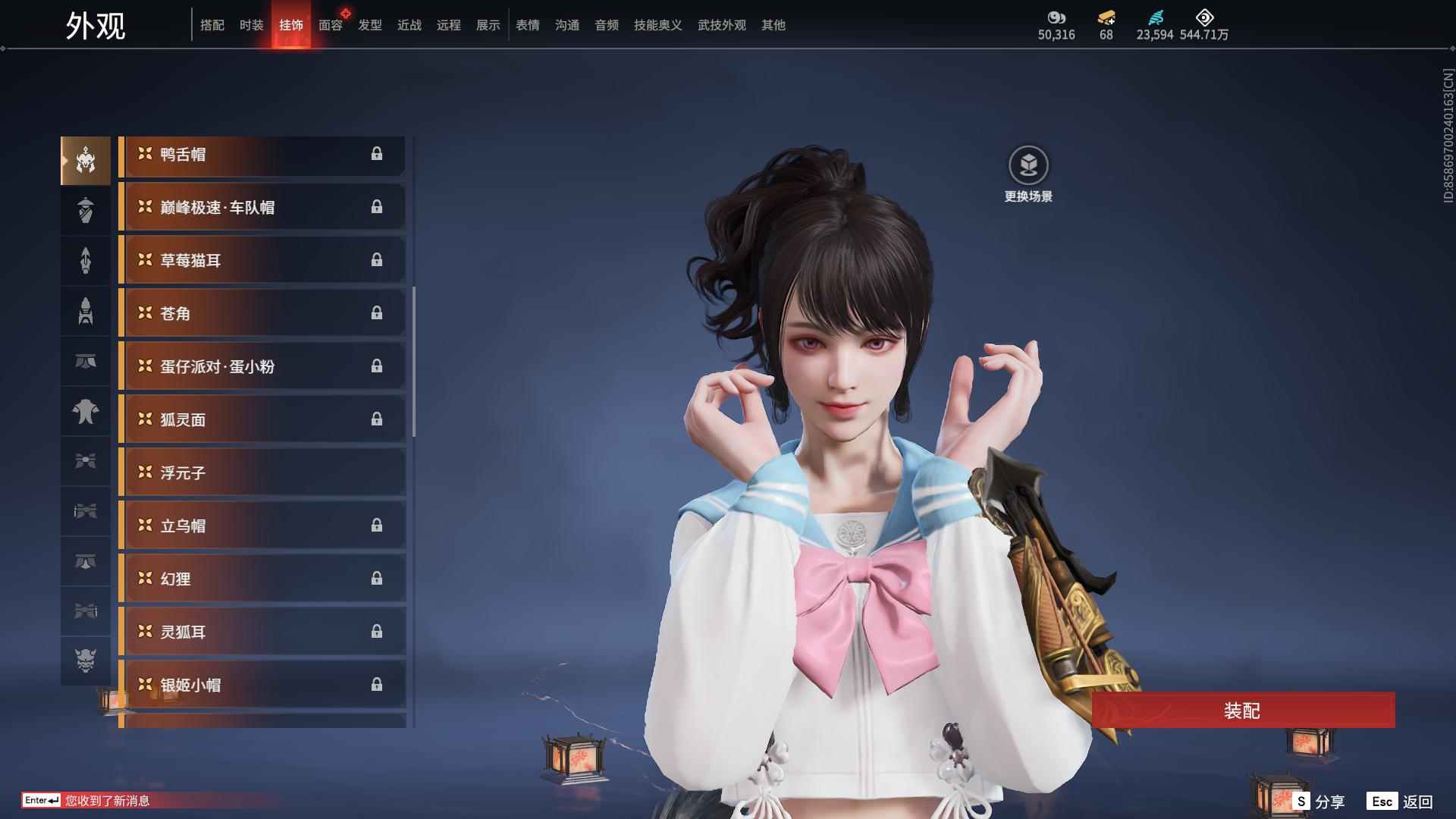
Task: Switch to the 时装 tab
Action: (x=251, y=24)
